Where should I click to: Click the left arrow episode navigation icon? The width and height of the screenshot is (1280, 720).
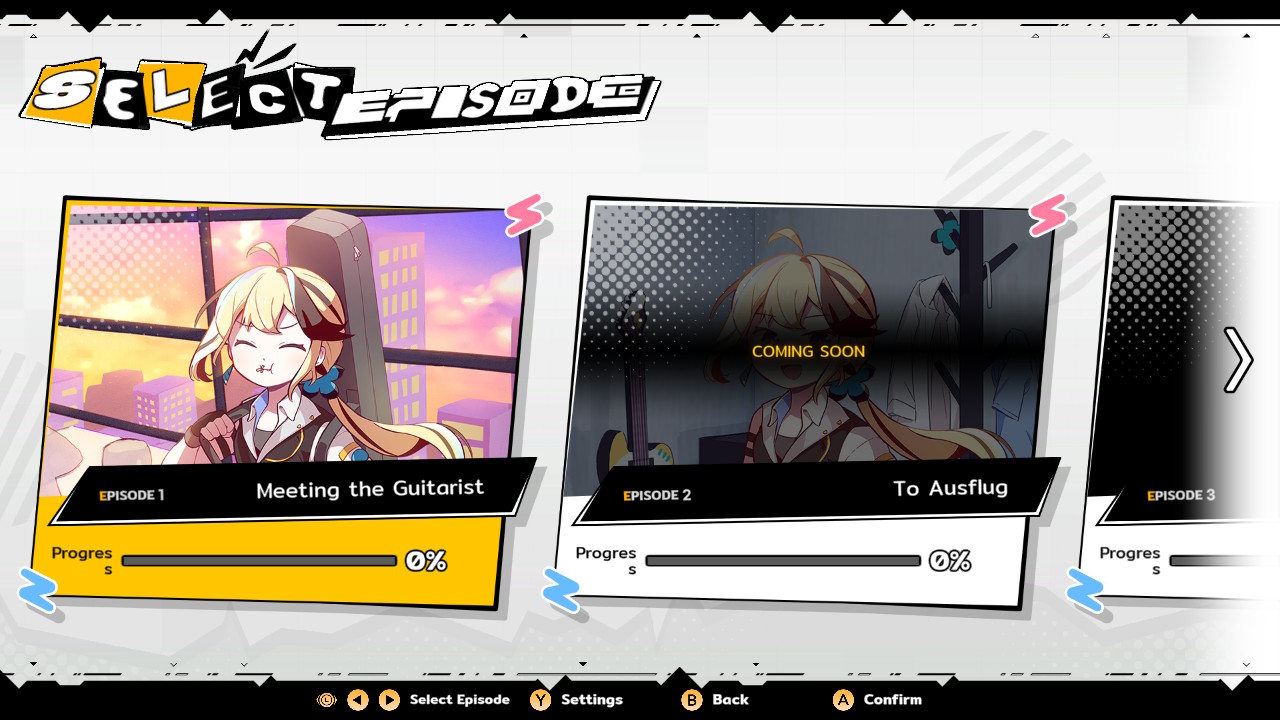click(x=356, y=700)
